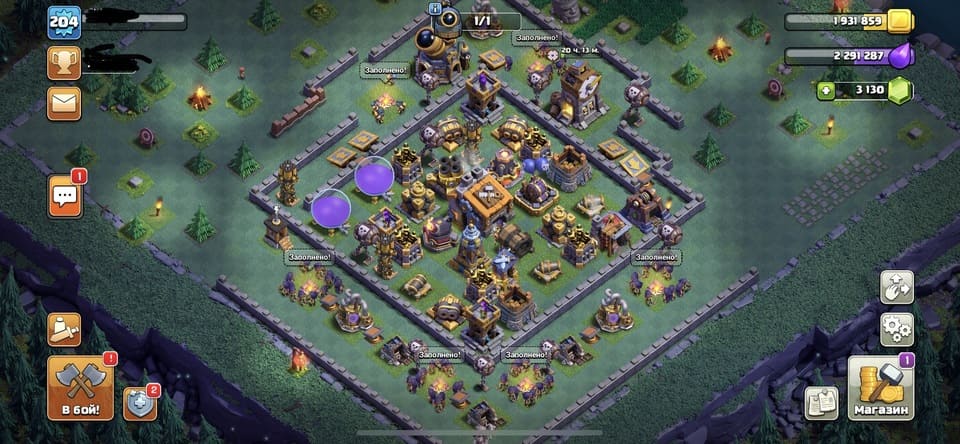Image resolution: width=960 pixels, height=444 pixels.
Task: Open the level 204 player profile badge
Action: click(64, 22)
